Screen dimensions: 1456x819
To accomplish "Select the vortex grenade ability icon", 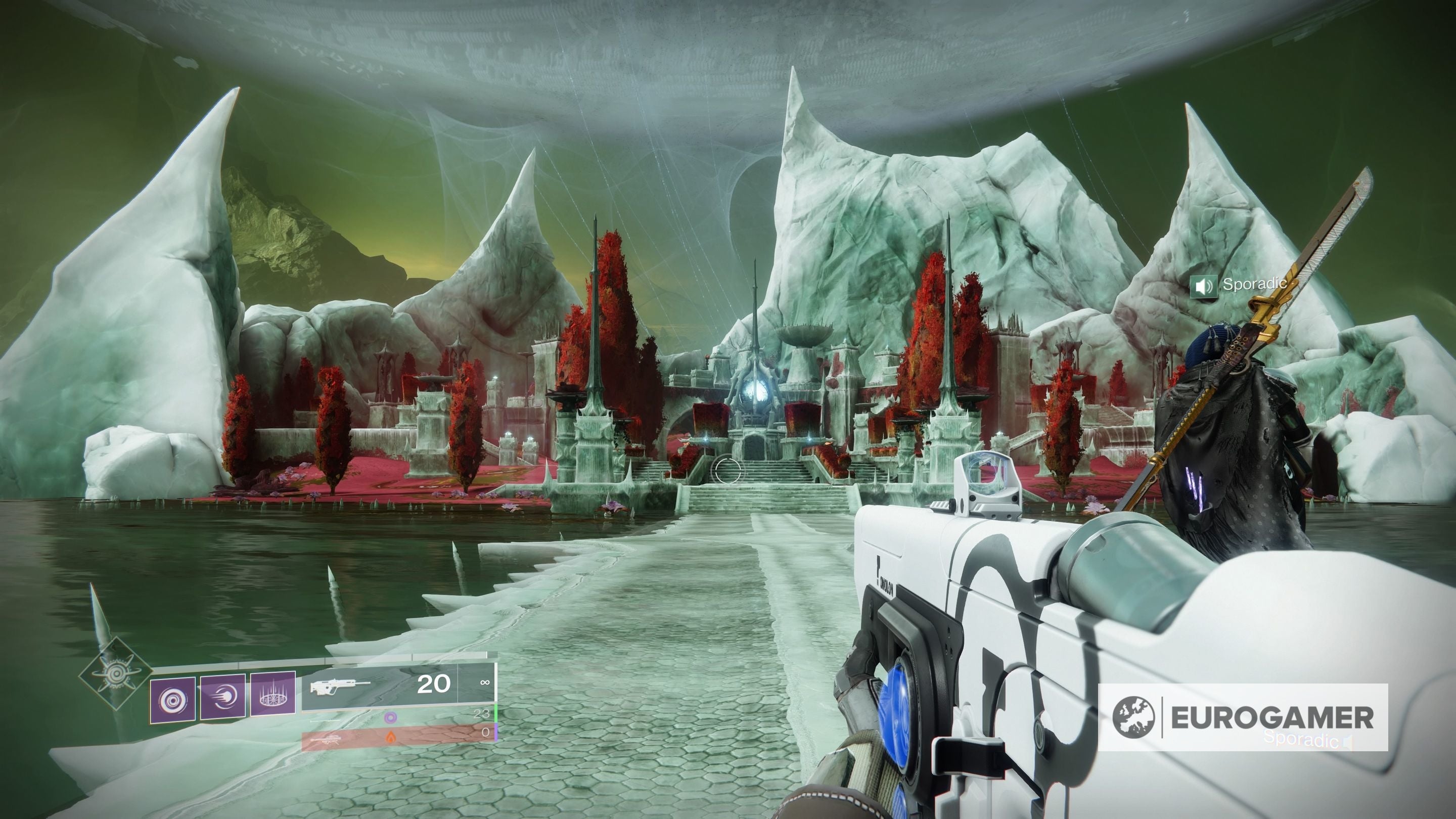I will point(172,700).
